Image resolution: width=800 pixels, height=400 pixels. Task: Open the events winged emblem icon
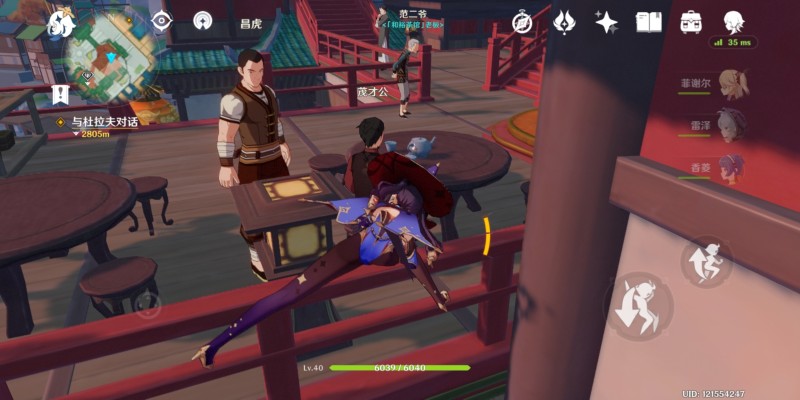point(564,21)
